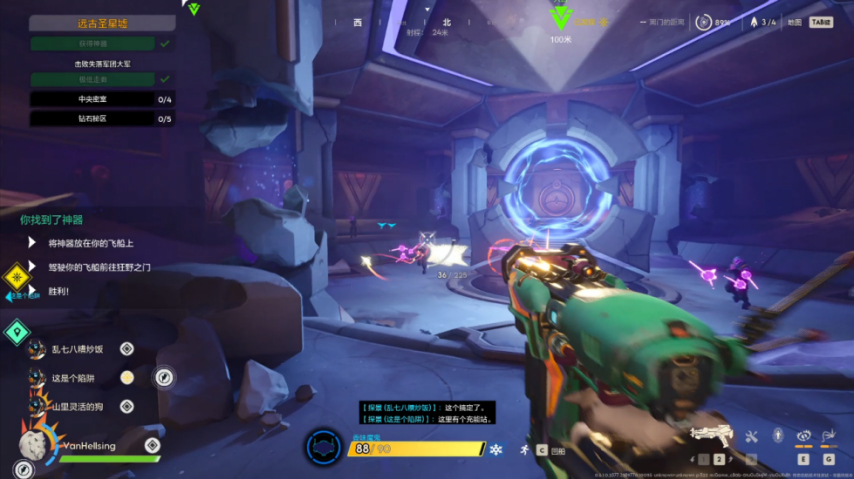Select teammate 乱七八糟炒饭 in squad list
This screenshot has width=854, height=479.
[77, 348]
